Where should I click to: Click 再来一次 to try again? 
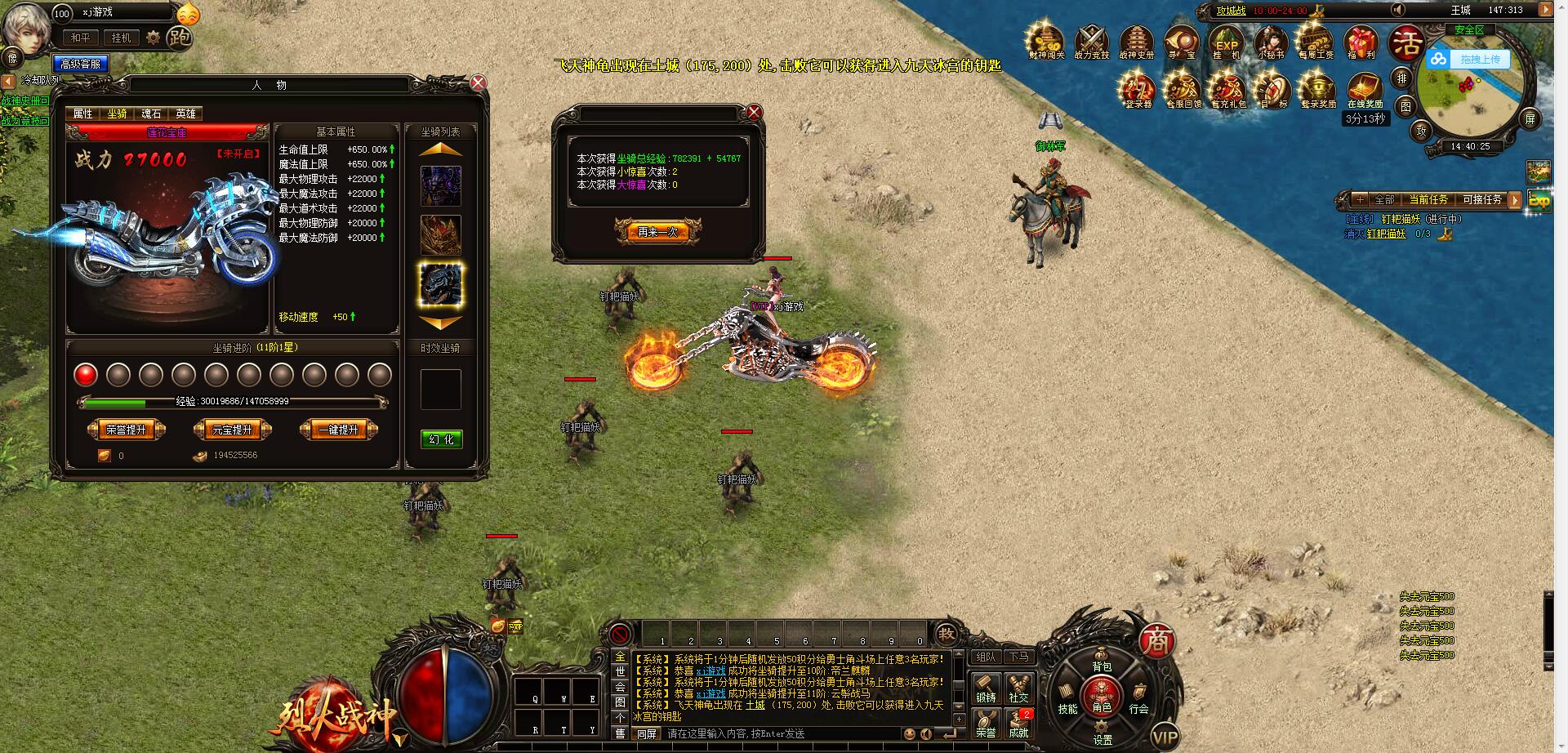657,232
